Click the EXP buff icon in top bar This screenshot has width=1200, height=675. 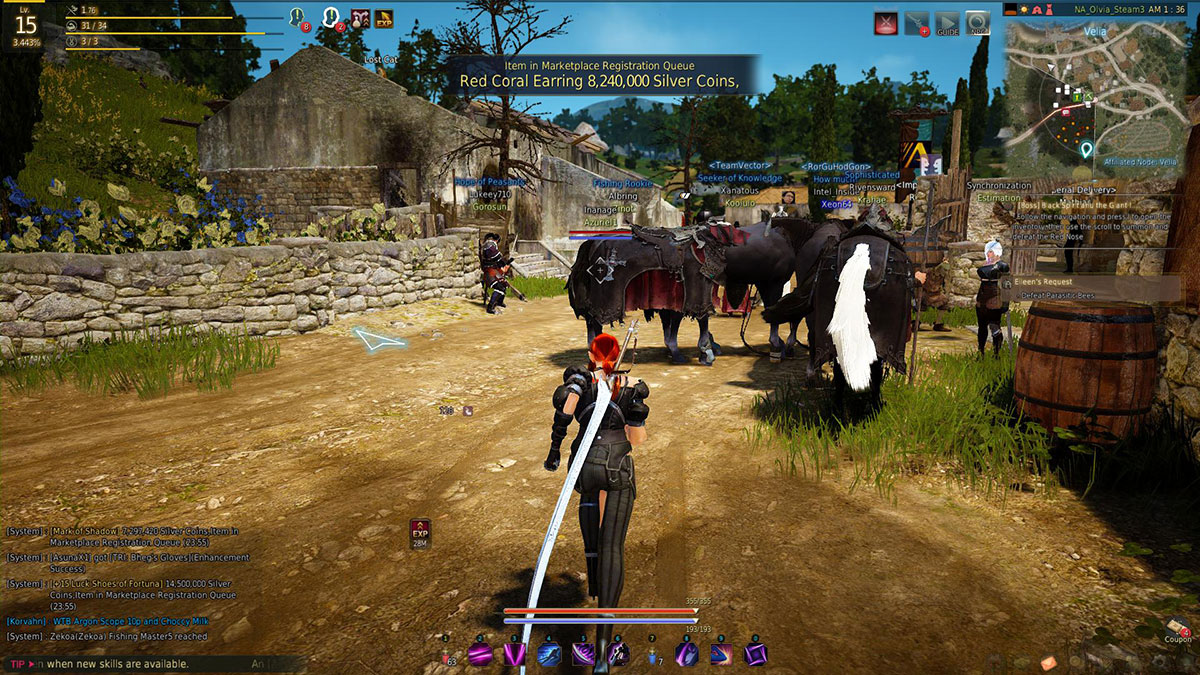(x=383, y=17)
